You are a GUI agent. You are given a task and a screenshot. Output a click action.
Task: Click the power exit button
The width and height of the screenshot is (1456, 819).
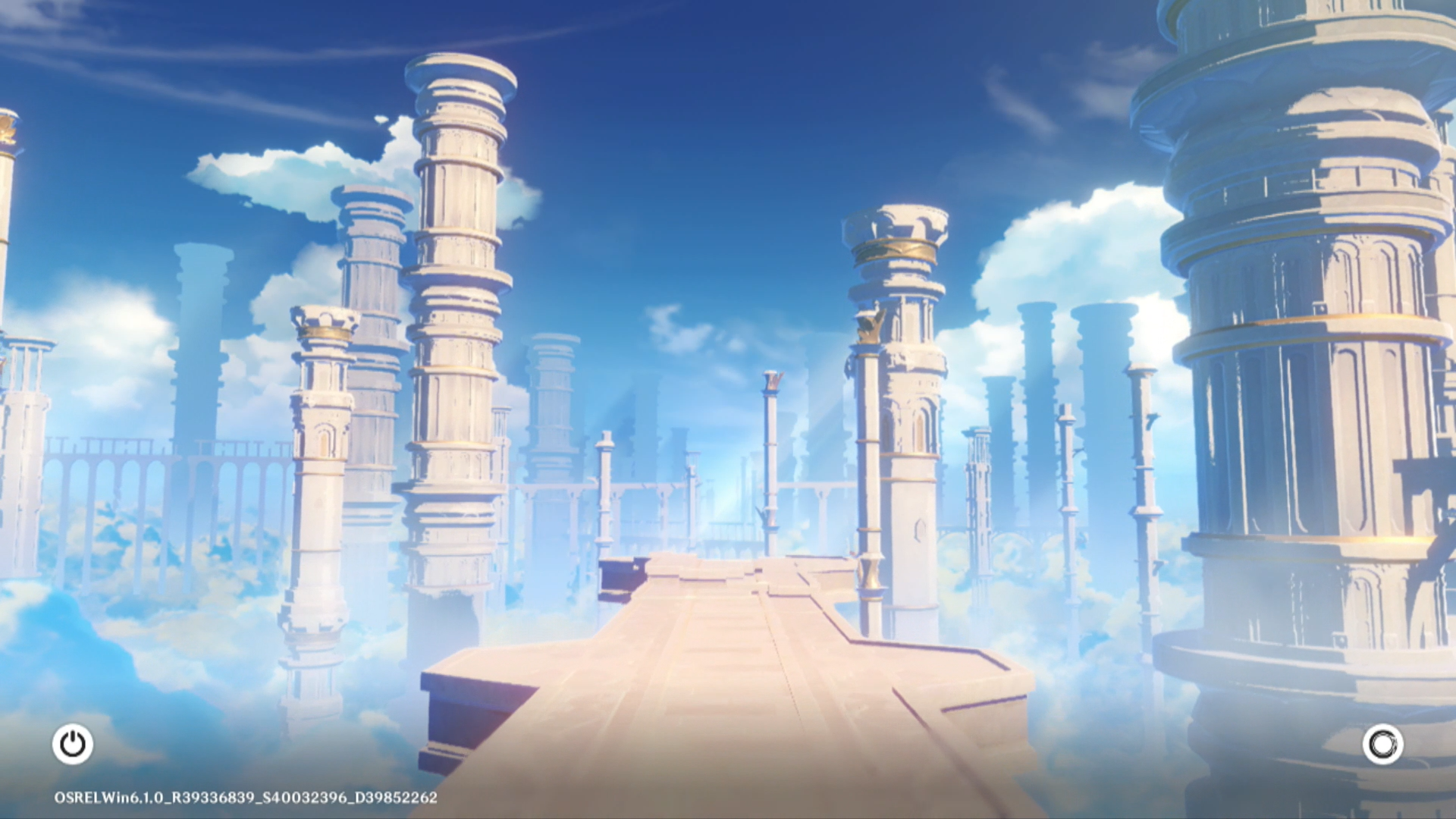point(73,744)
